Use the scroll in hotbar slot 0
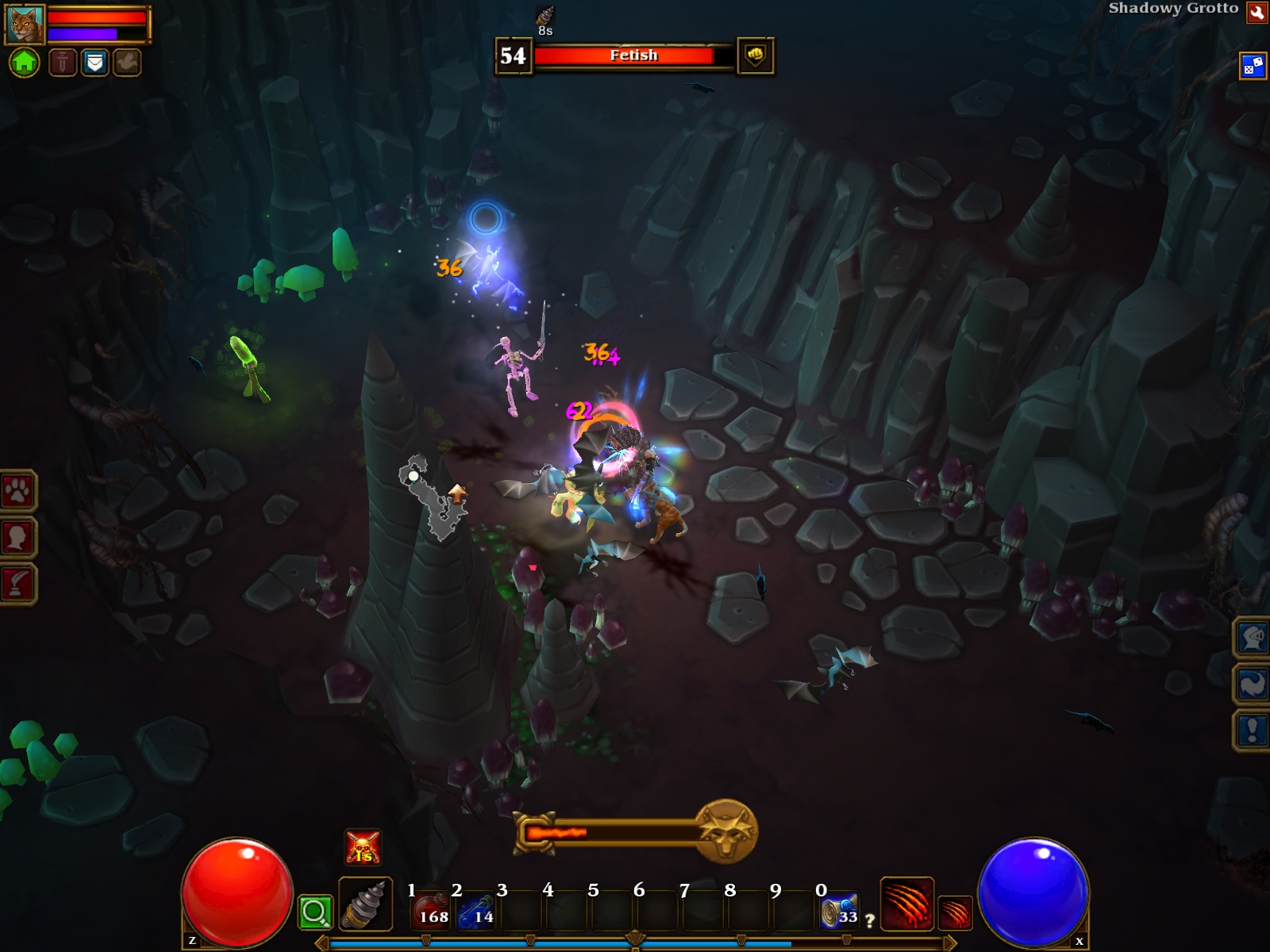Image resolution: width=1270 pixels, height=952 pixels. point(839,911)
